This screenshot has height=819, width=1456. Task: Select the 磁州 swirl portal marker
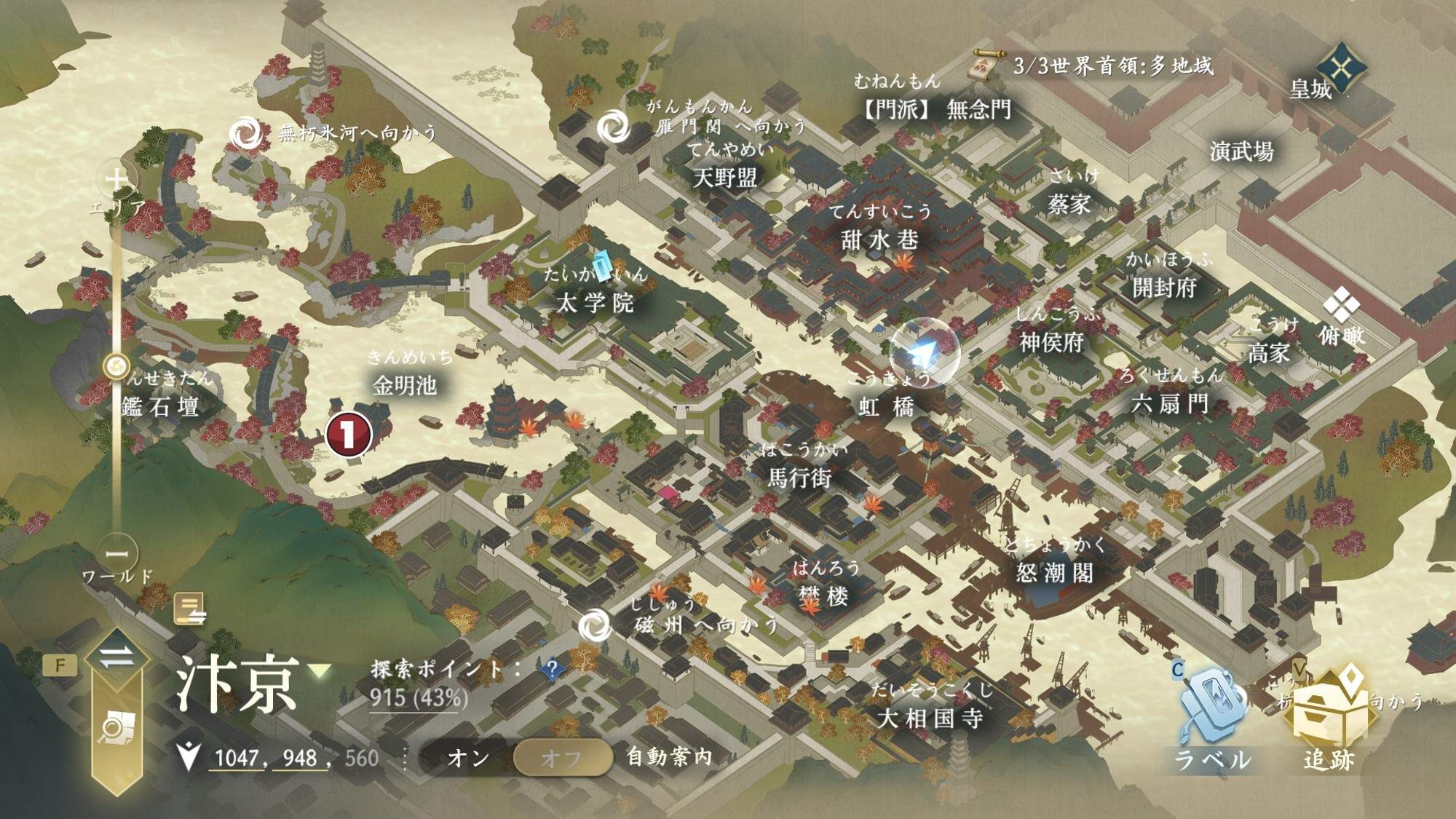595,625
